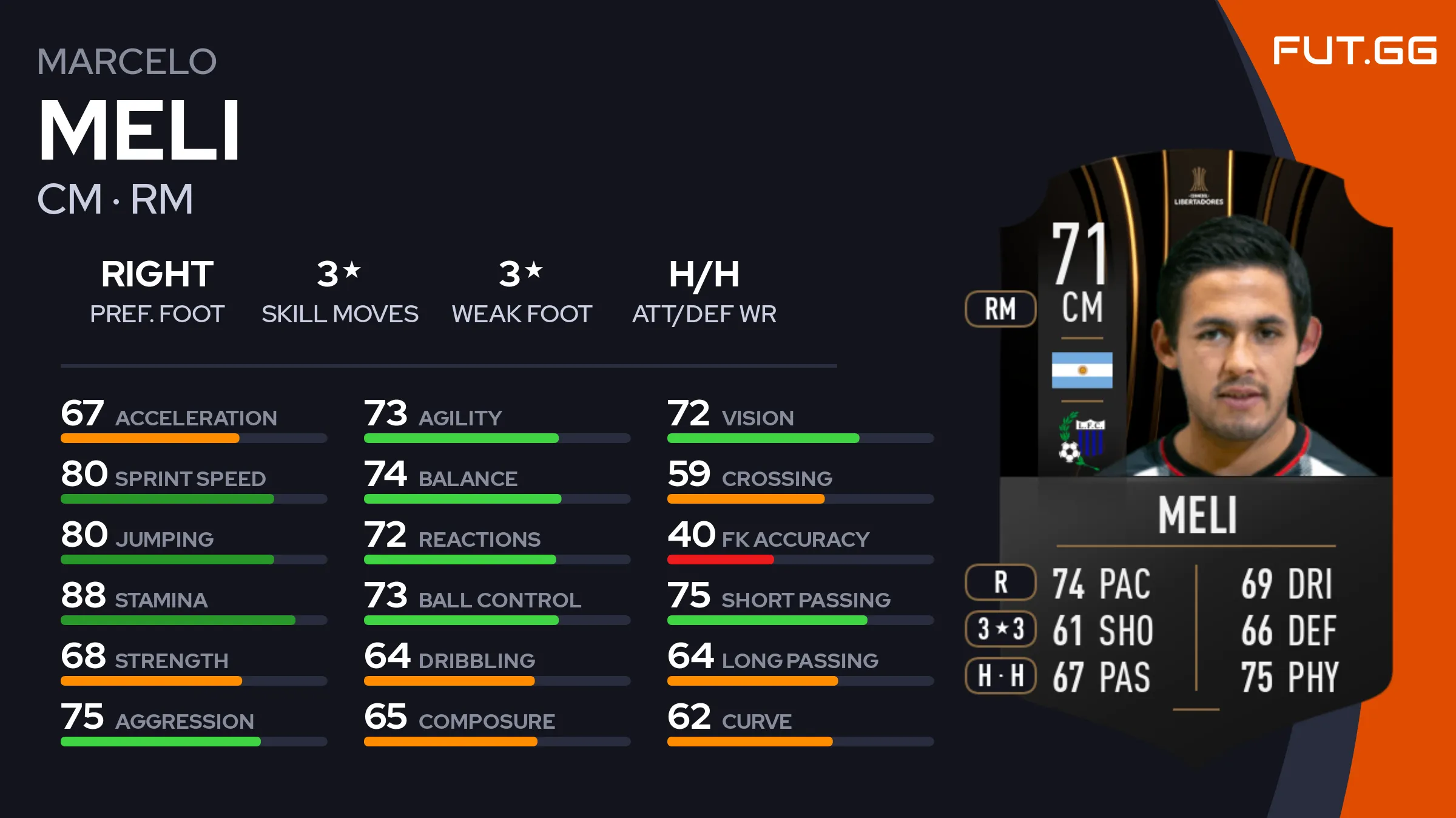This screenshot has height=818, width=1456.
Task: Open the FUT.GG logo link
Action: click(x=1354, y=50)
